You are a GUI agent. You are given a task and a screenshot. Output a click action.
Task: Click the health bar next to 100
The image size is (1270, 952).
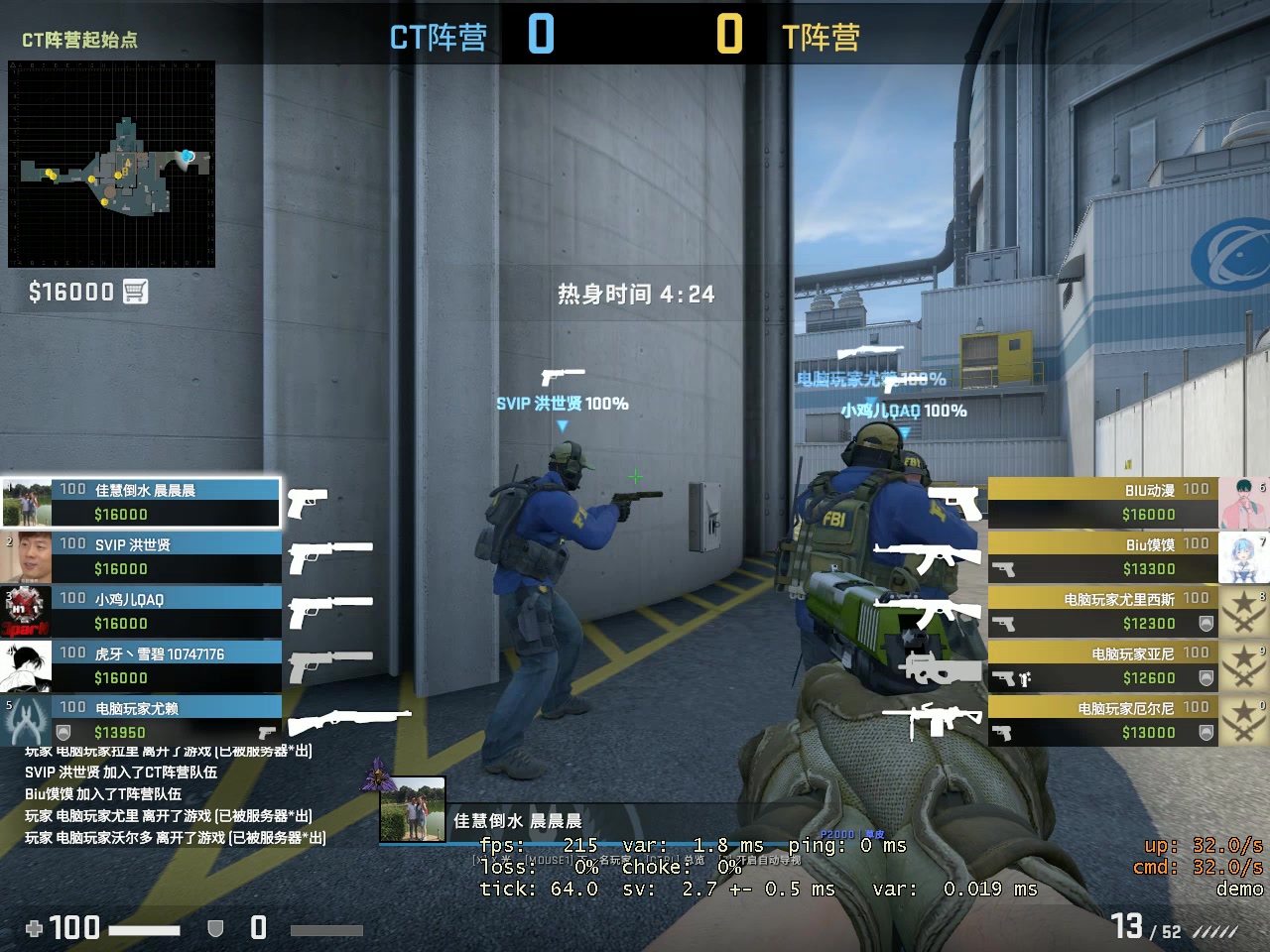click(x=144, y=928)
